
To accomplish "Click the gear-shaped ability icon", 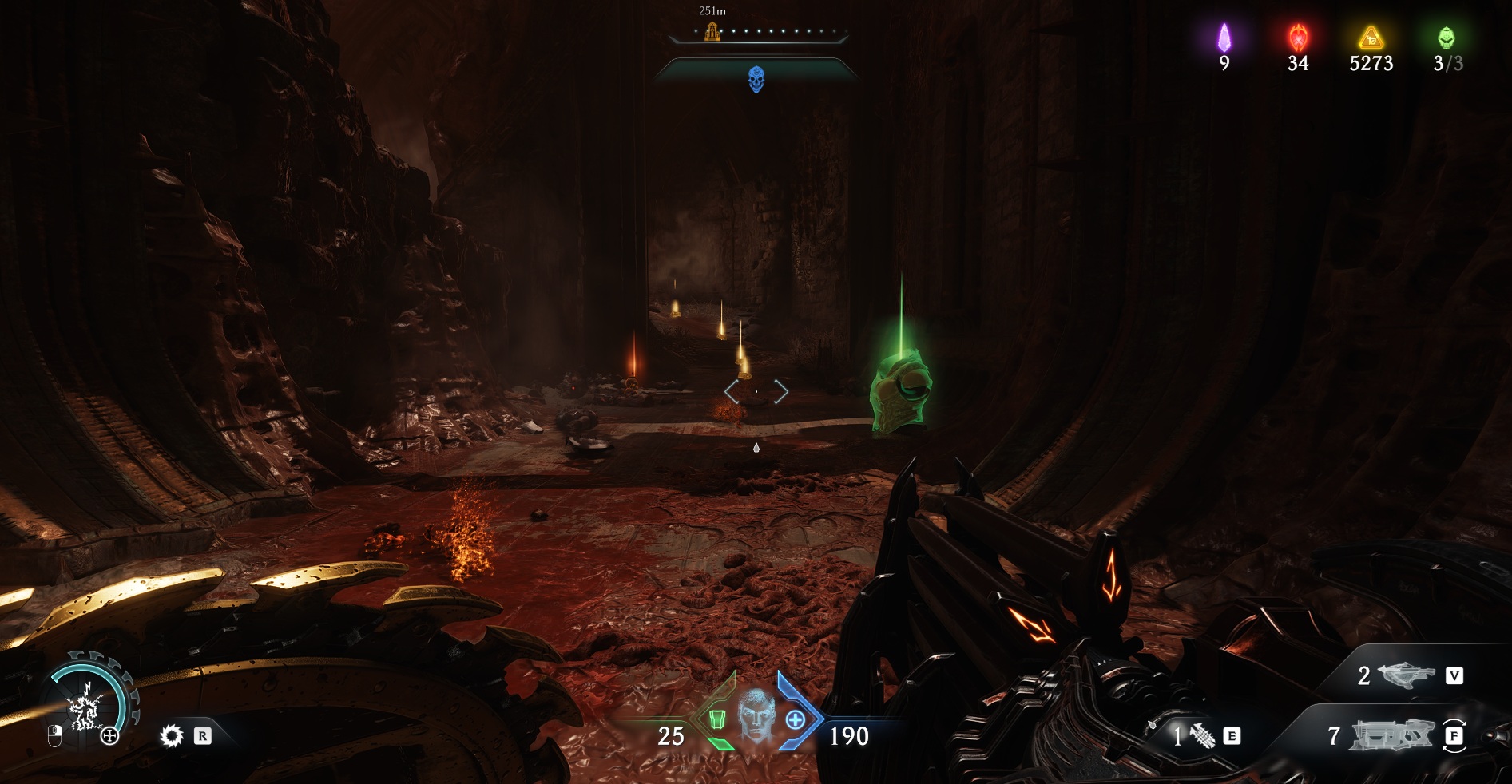I will pos(172,735).
